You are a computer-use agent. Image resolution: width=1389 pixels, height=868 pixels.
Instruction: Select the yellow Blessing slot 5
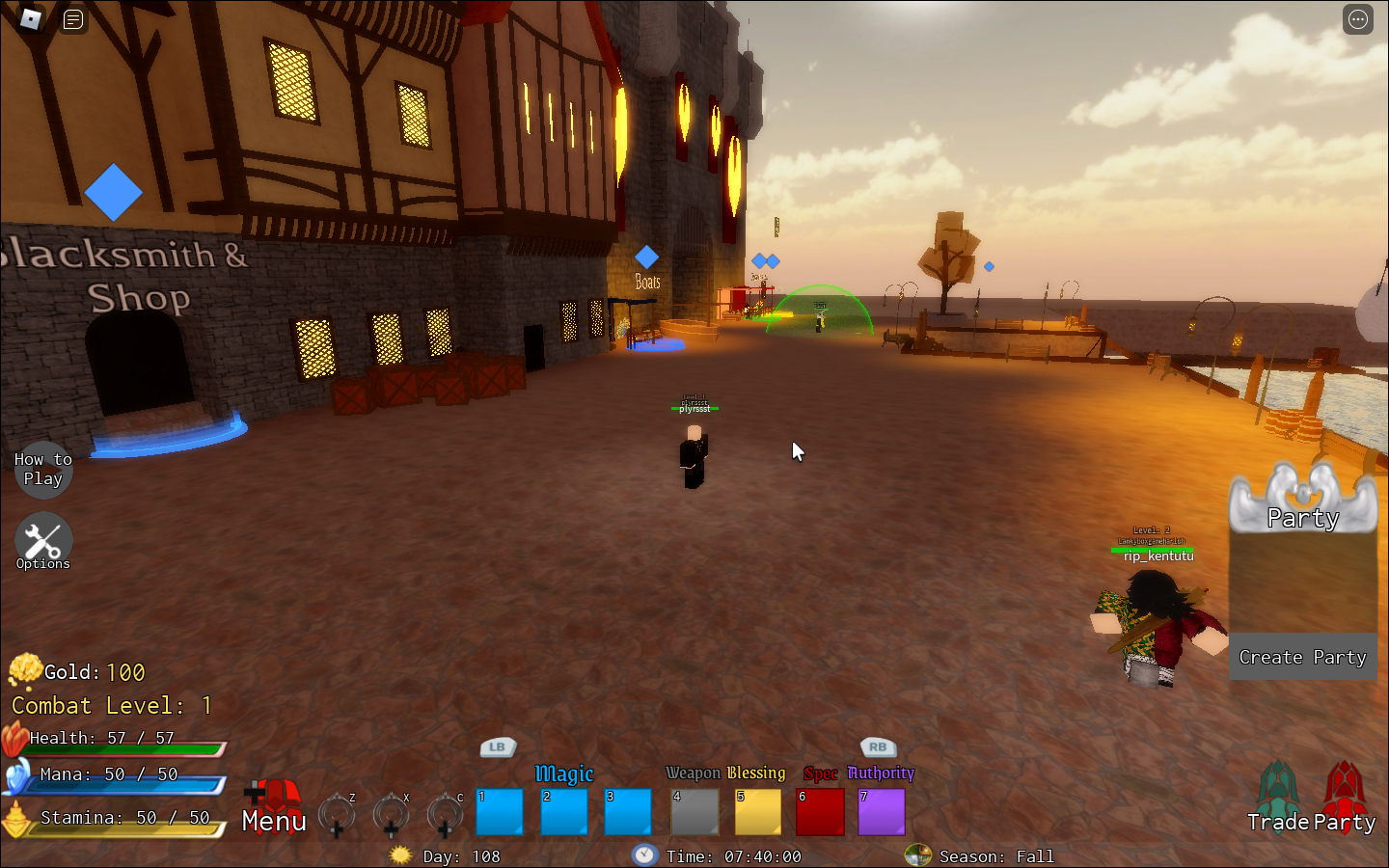tap(758, 812)
